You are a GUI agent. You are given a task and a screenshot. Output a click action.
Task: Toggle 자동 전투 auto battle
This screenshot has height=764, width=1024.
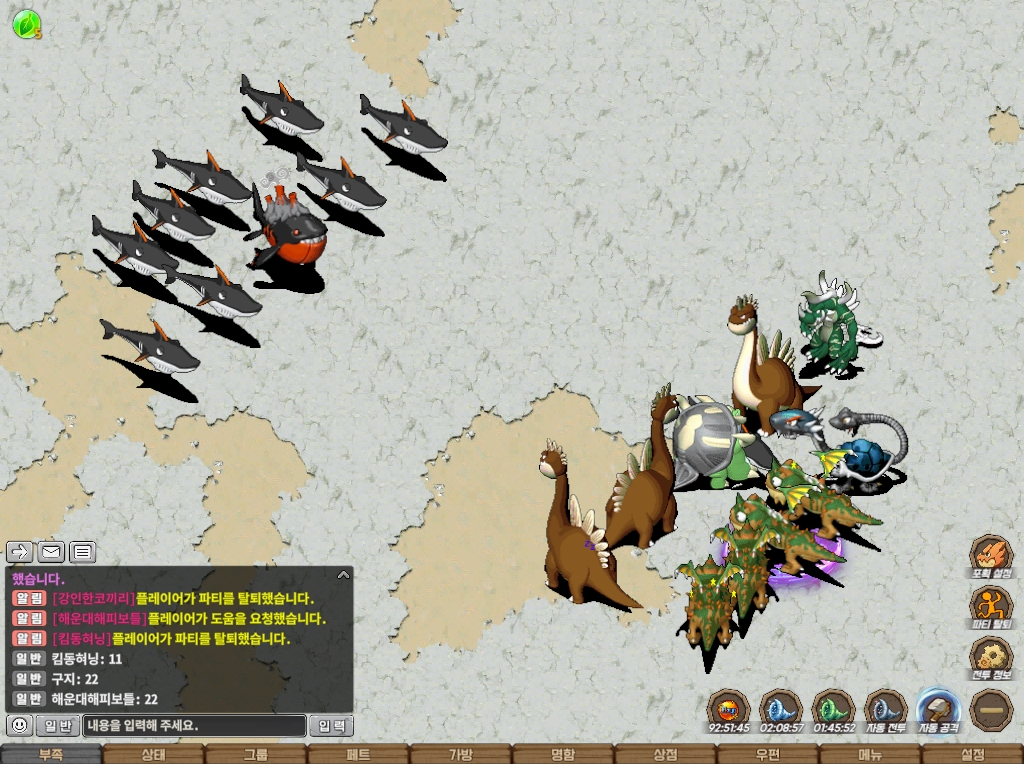click(x=885, y=709)
